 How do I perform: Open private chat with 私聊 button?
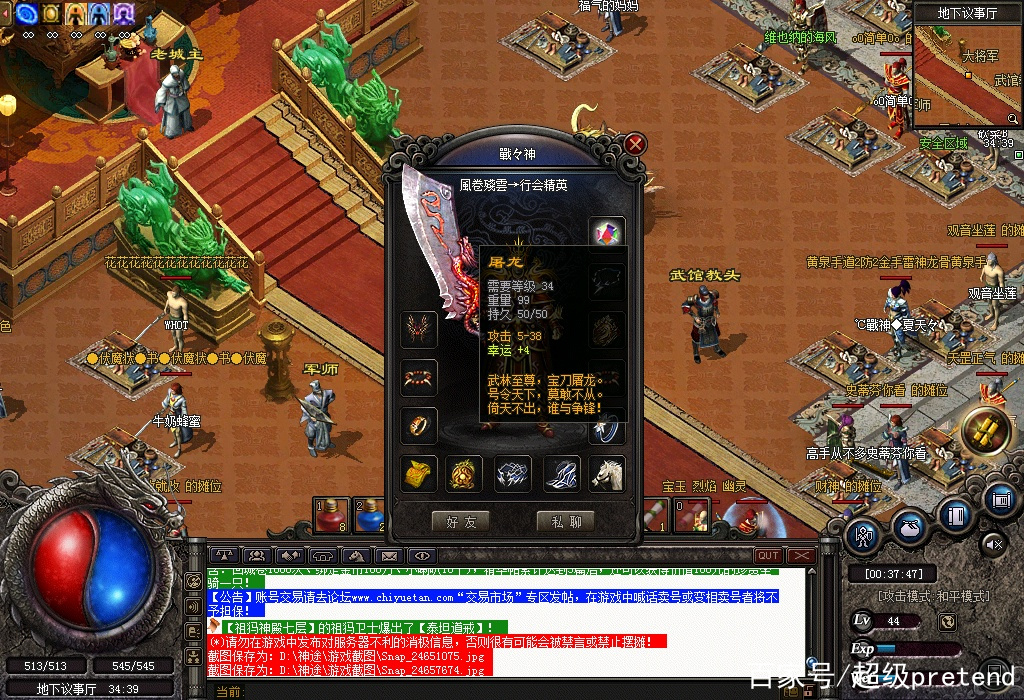(565, 521)
